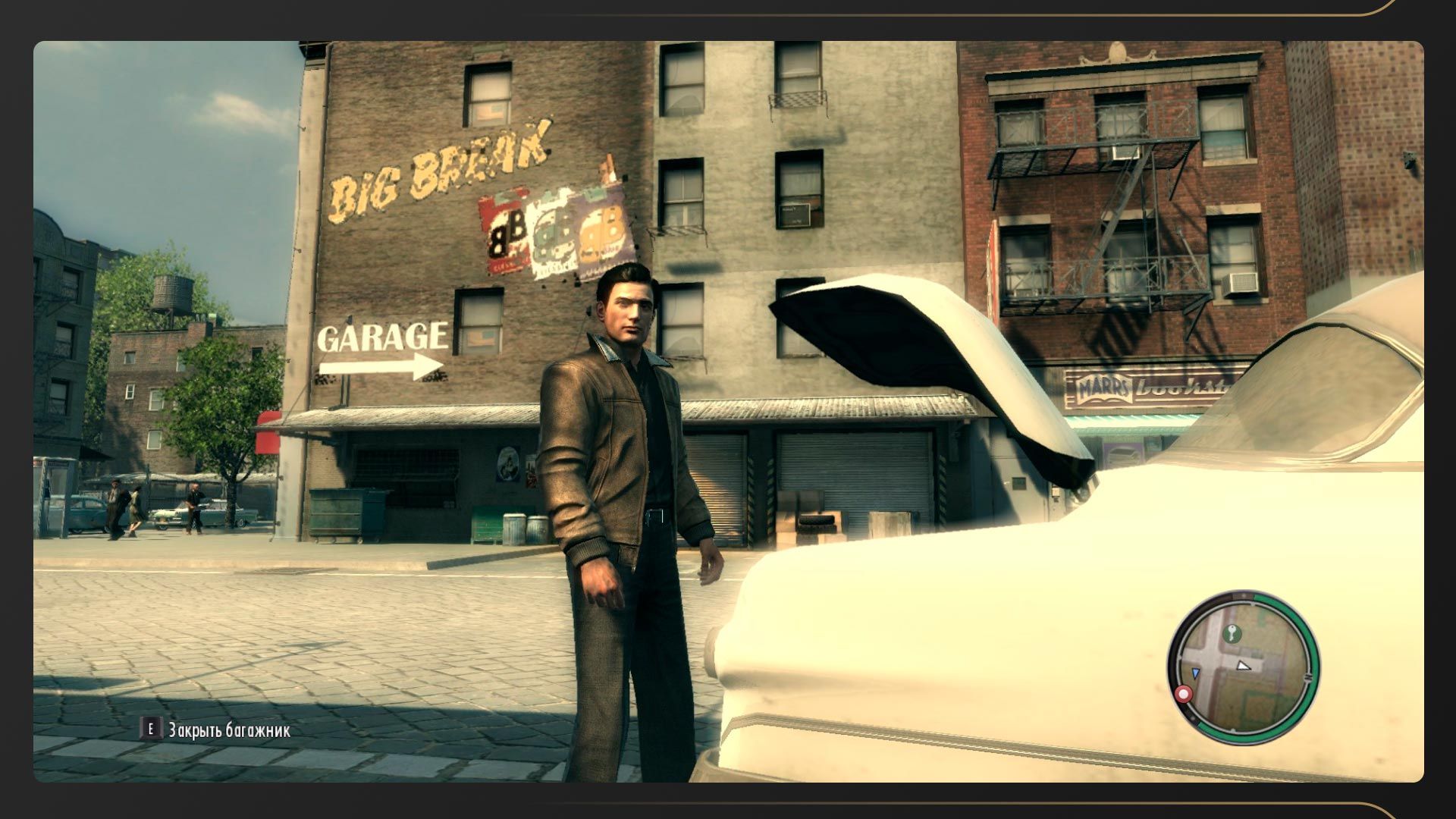The width and height of the screenshot is (1456, 819).
Task: Click the white player arrow on the minimap
Action: 1243,666
